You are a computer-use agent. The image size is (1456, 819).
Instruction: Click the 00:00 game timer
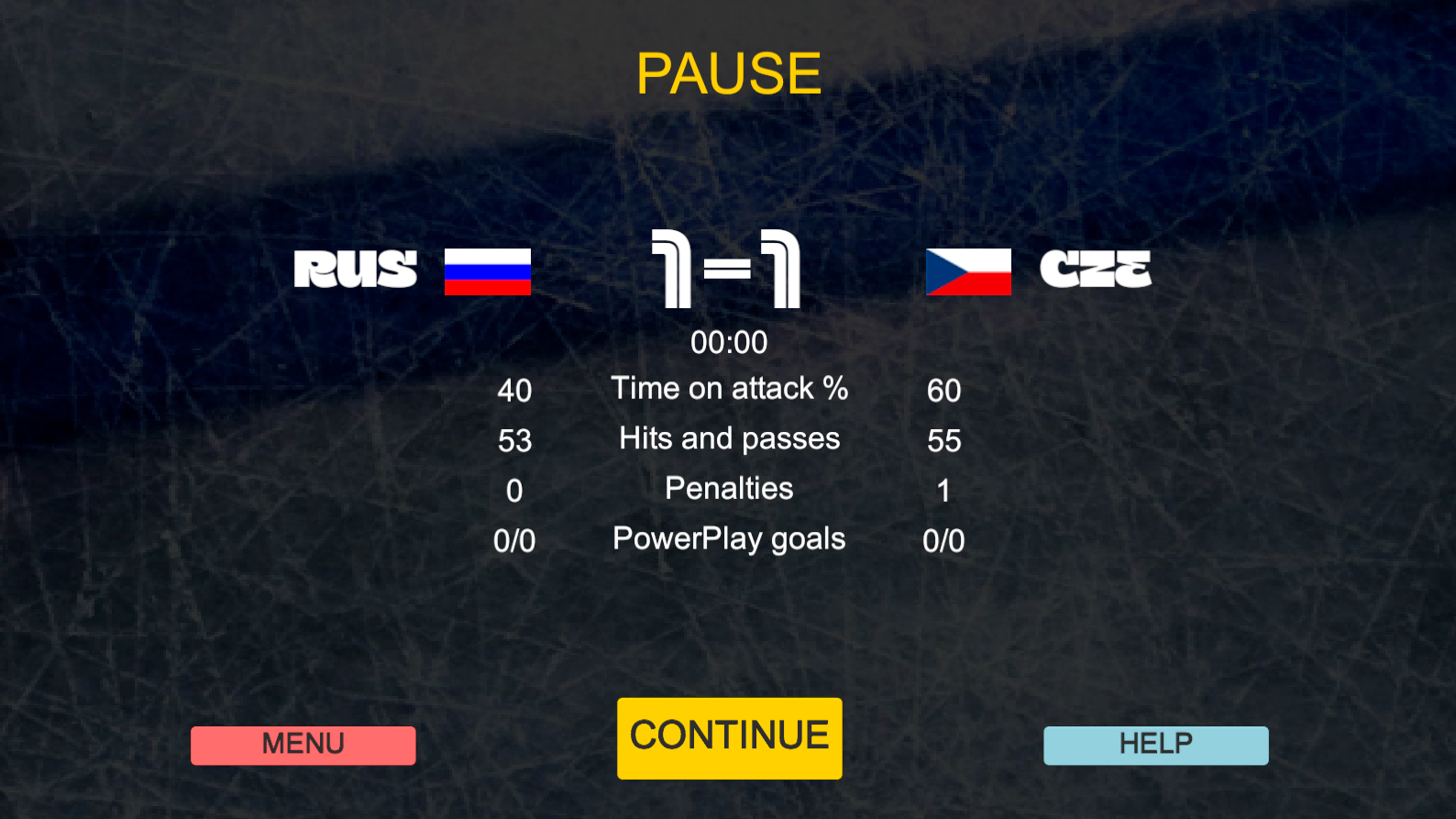click(x=729, y=342)
